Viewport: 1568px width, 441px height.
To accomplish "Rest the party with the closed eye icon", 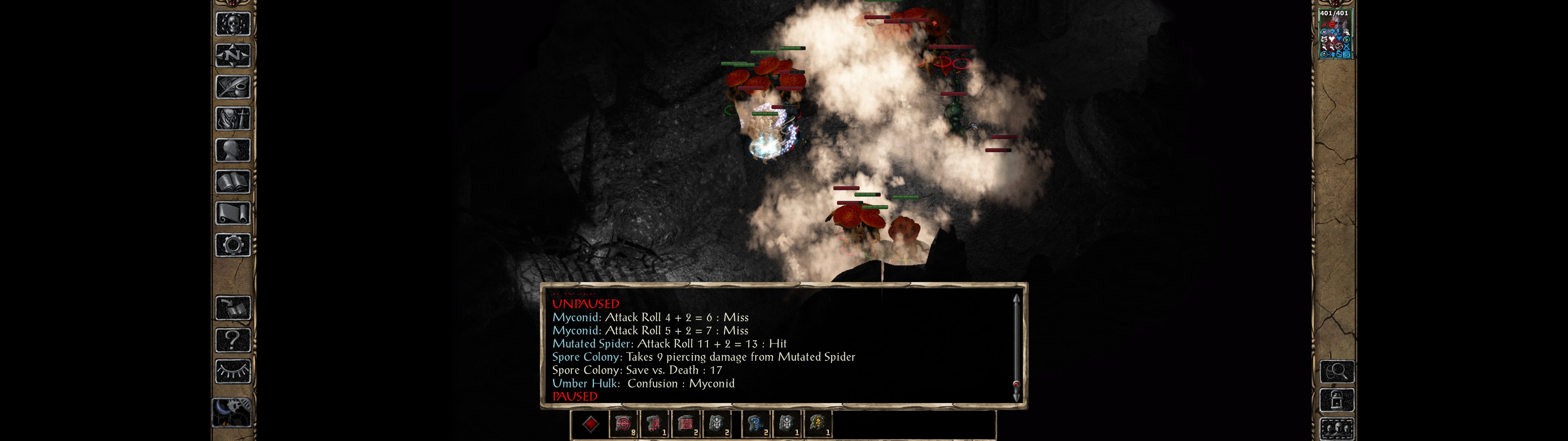I will pos(232,371).
